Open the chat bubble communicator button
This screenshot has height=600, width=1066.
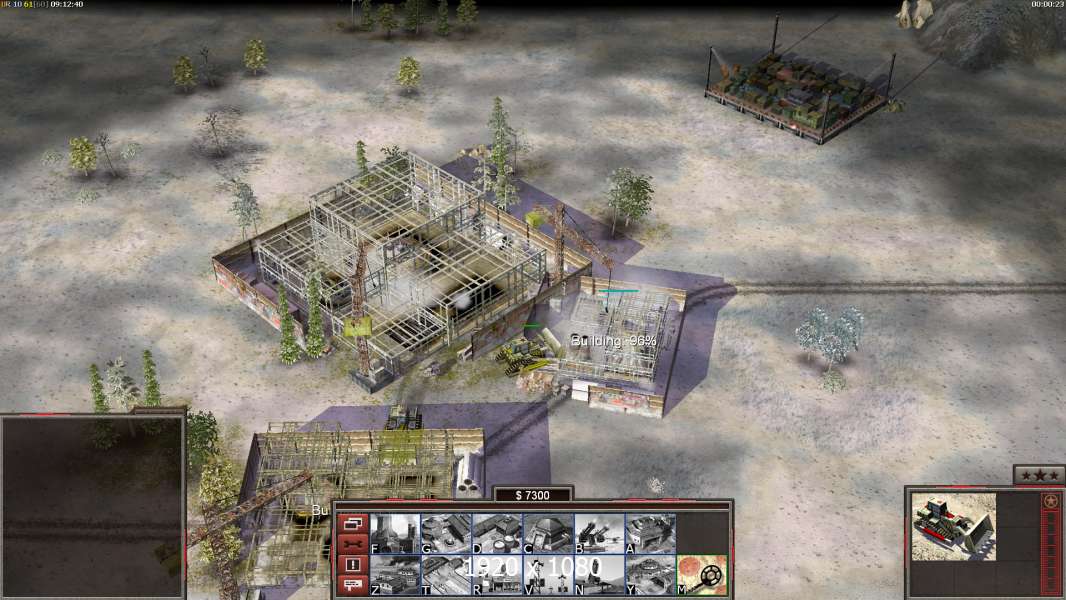352,585
